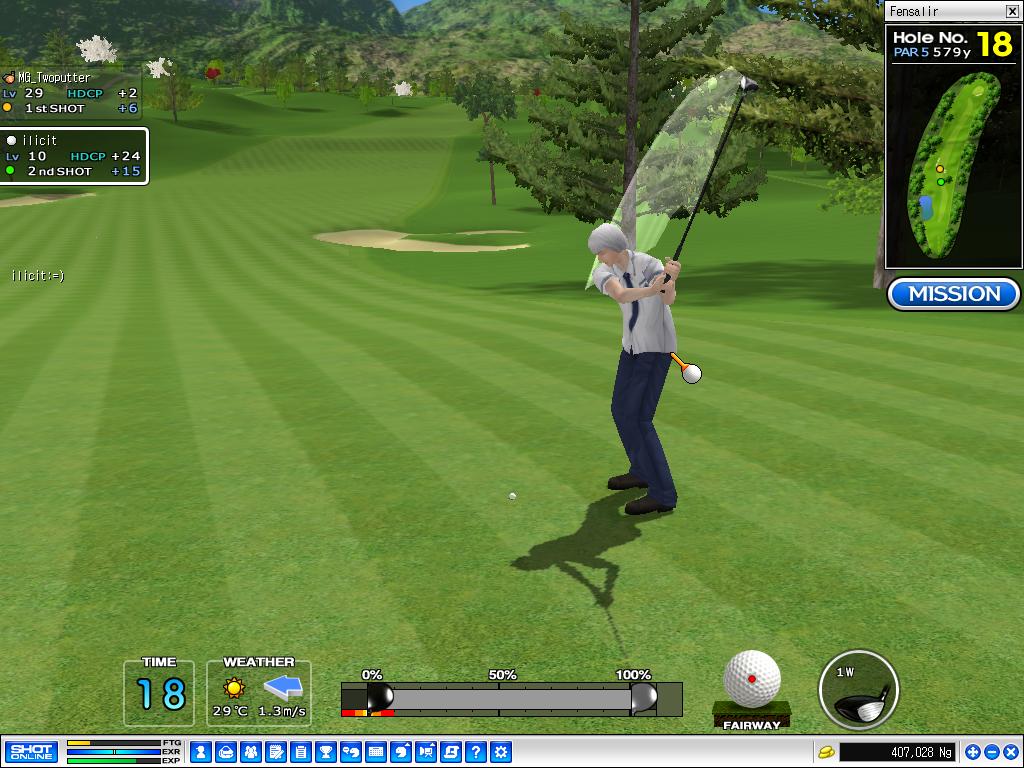Open the notepad with pencil toolbar icon
The height and width of the screenshot is (768, 1024).
tap(275, 752)
